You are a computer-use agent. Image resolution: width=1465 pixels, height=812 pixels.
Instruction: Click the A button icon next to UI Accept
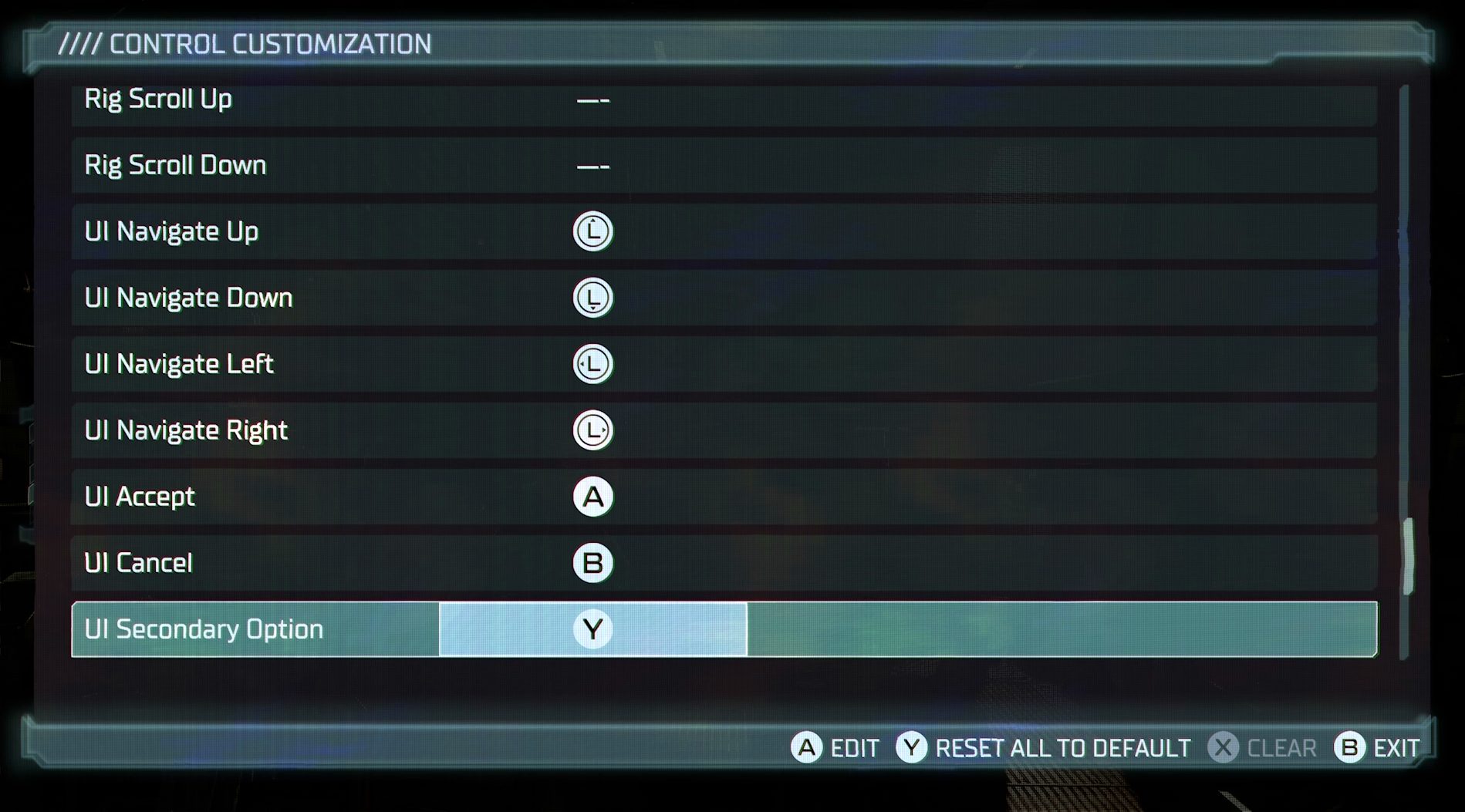coord(592,497)
